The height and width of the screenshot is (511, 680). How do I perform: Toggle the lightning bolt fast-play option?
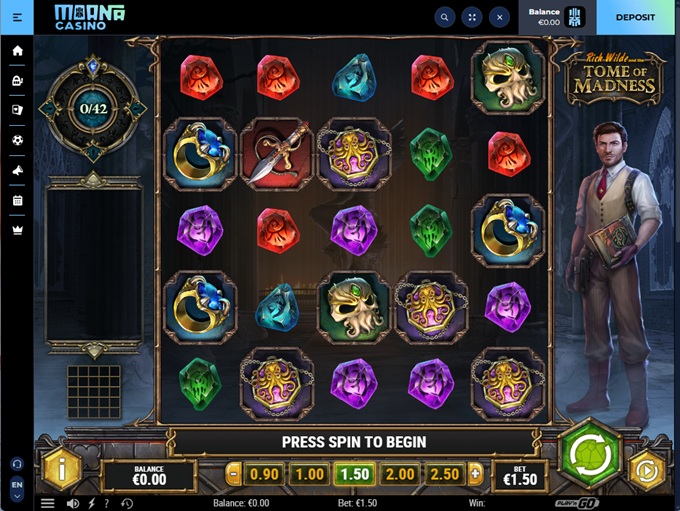tap(92, 503)
